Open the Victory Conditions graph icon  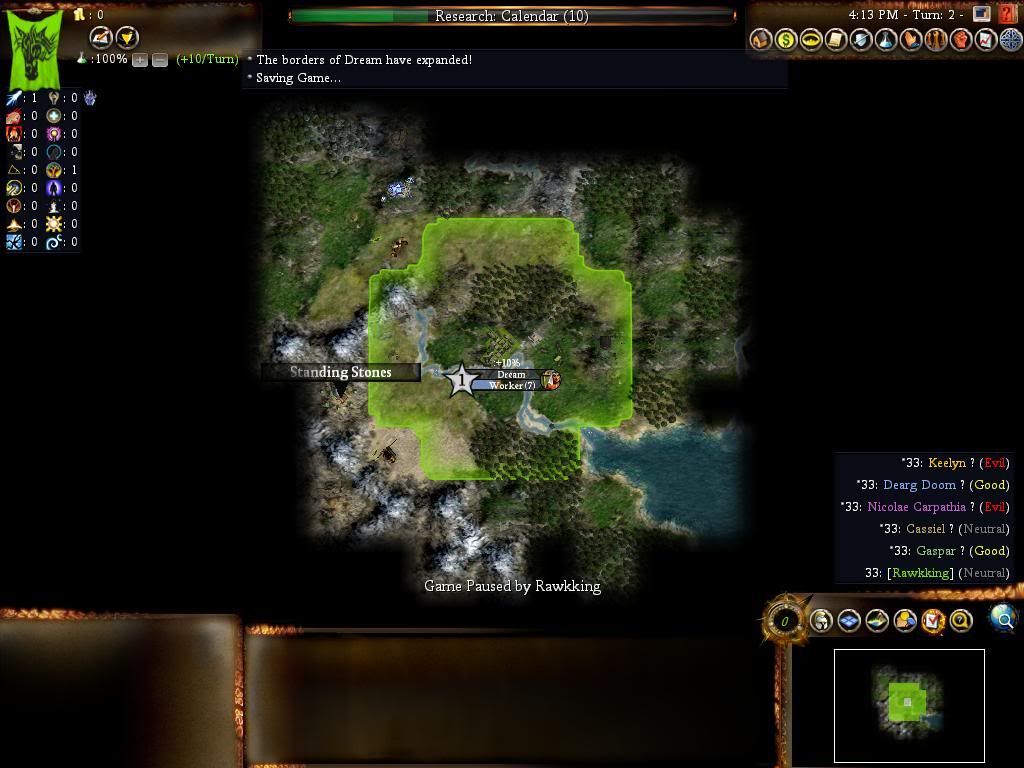coord(986,40)
